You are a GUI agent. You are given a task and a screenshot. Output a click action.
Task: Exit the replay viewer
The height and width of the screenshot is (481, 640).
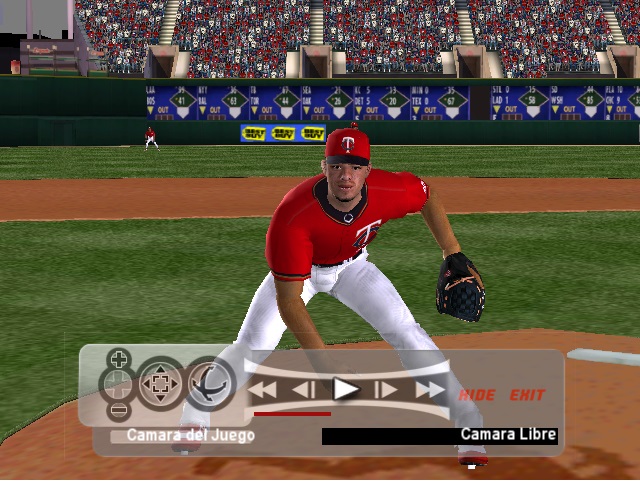[527, 395]
